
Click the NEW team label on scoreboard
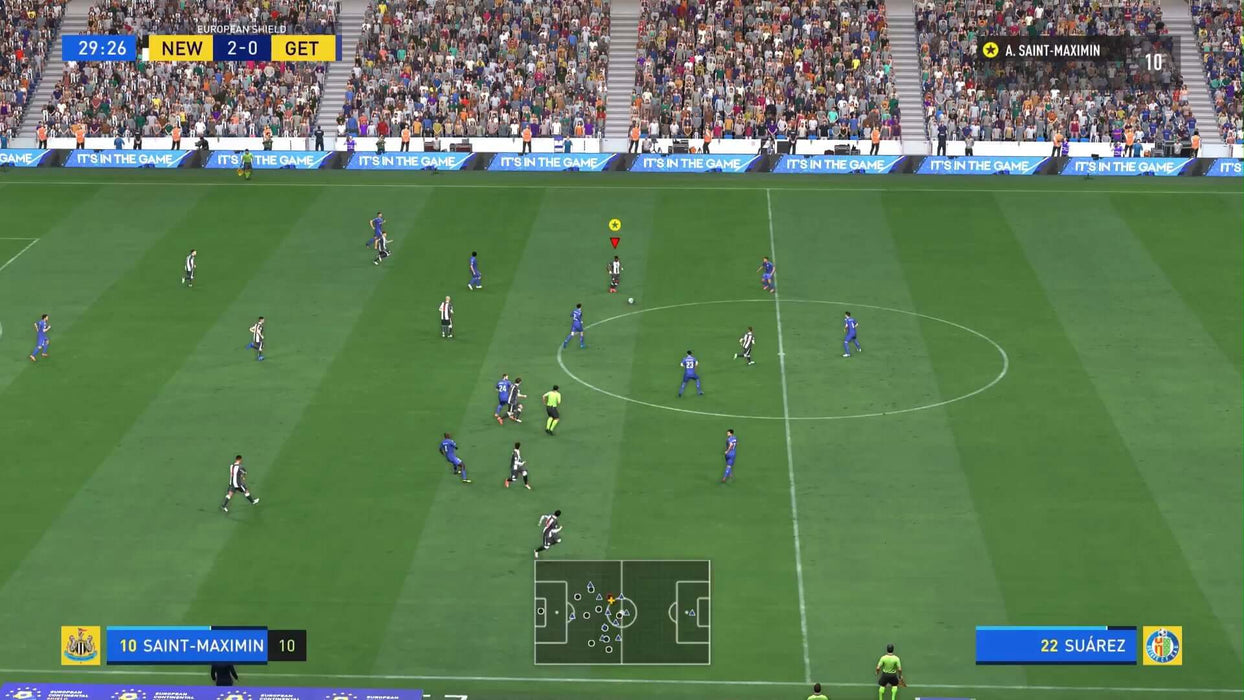(181, 48)
